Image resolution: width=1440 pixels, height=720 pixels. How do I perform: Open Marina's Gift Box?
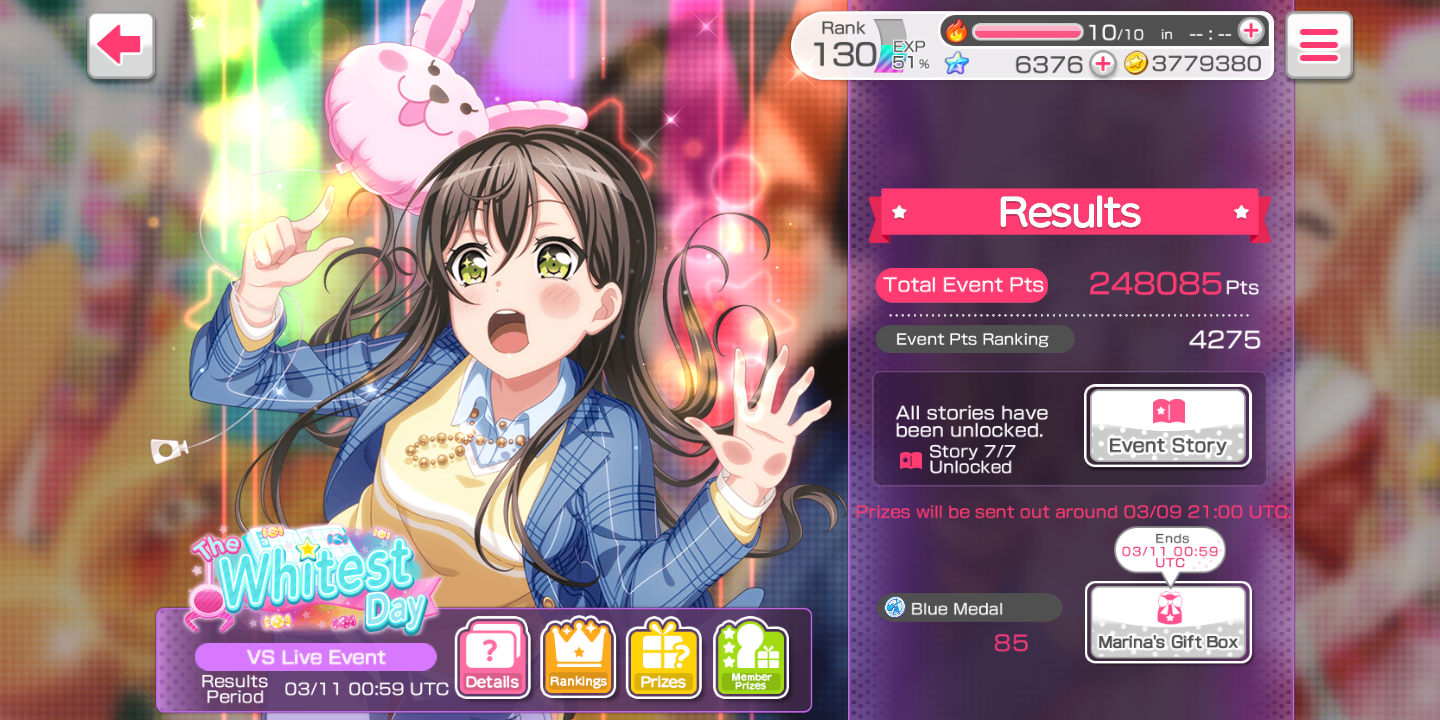(x=1167, y=622)
